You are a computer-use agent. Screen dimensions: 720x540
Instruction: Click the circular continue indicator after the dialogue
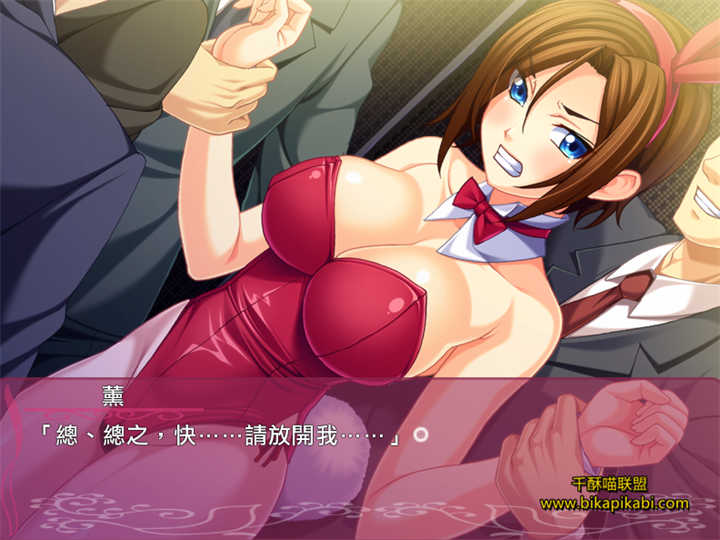[421, 435]
